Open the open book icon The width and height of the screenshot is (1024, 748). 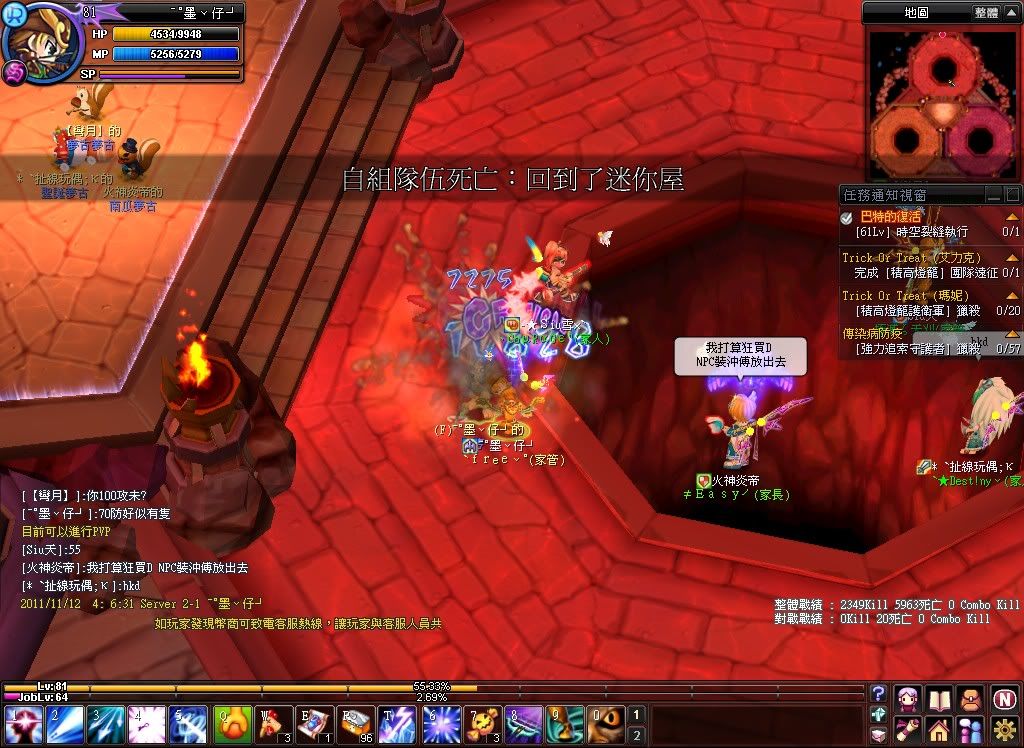tap(939, 698)
